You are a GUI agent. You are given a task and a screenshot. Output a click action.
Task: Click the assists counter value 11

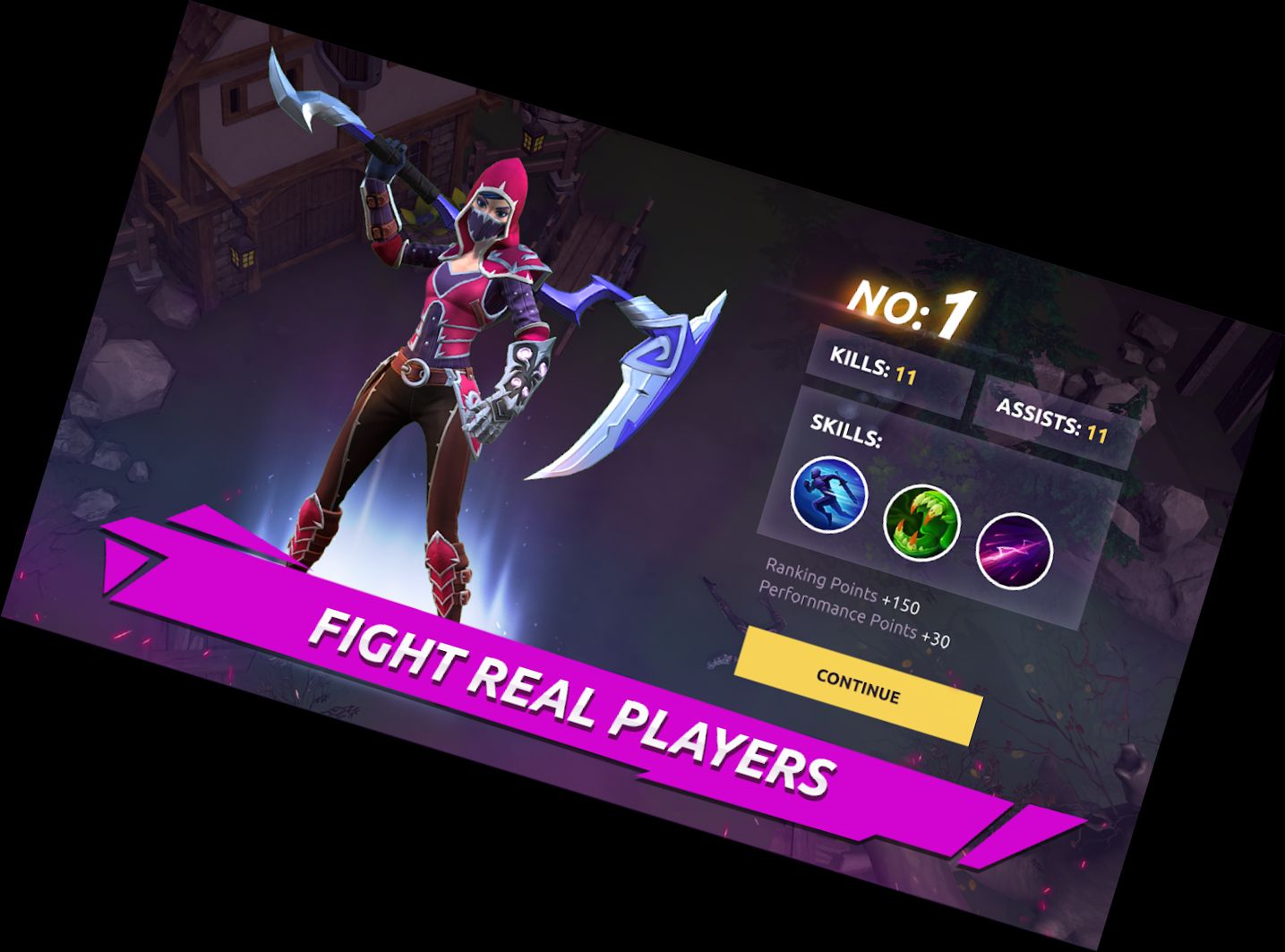coord(1100,433)
